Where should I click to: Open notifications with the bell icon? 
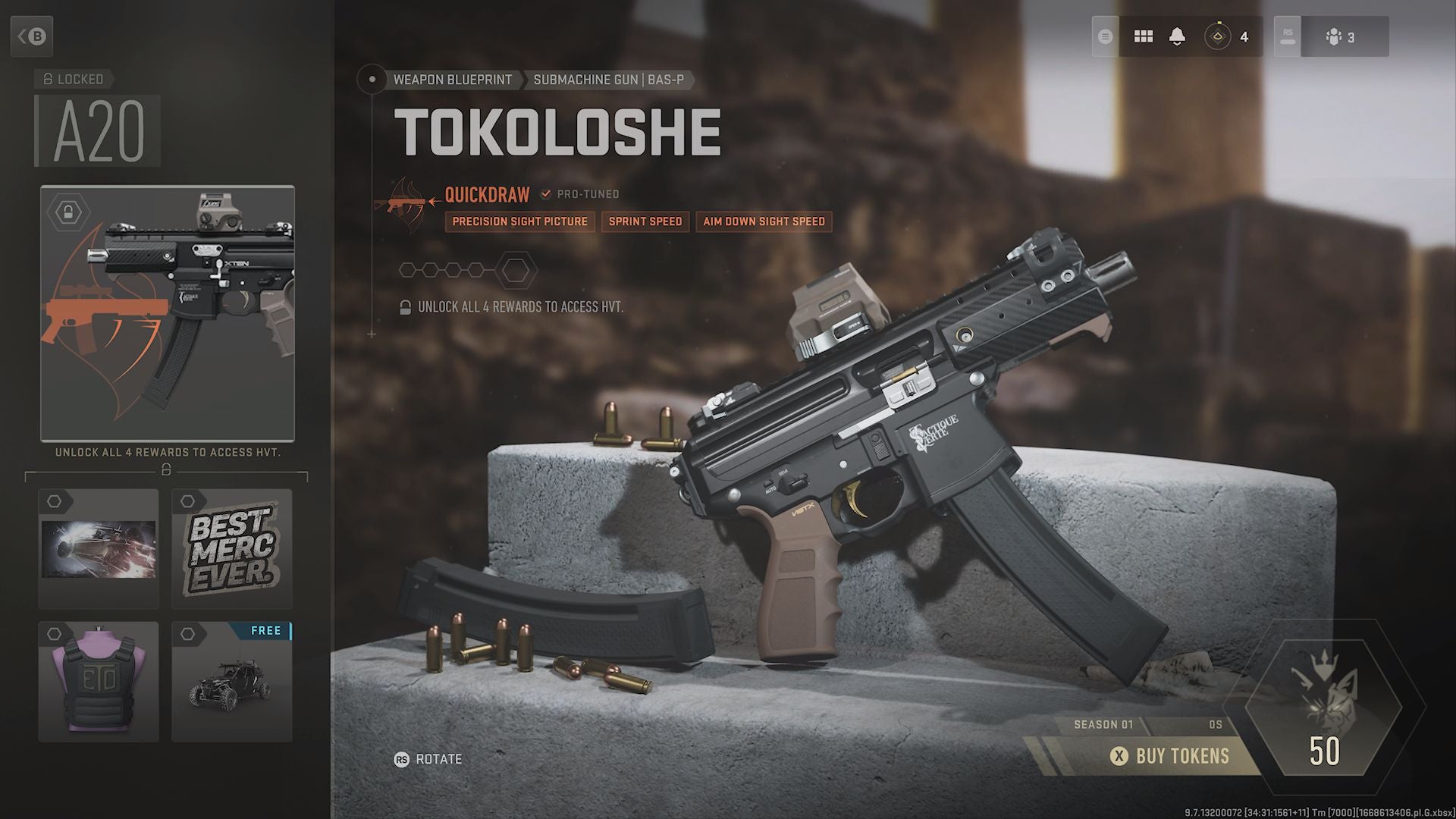coord(1177,36)
